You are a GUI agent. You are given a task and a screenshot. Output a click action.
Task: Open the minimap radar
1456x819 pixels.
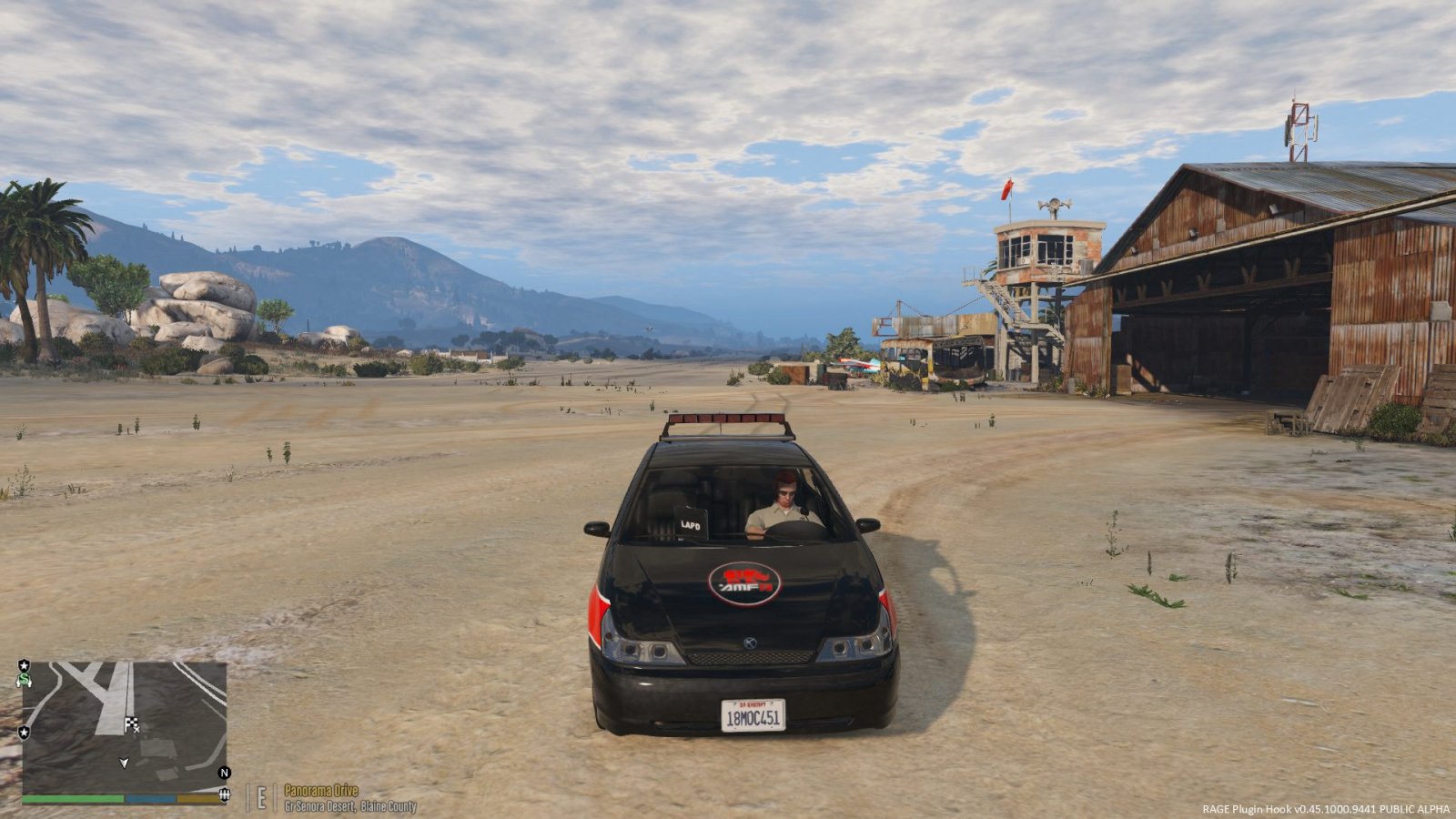point(124,728)
